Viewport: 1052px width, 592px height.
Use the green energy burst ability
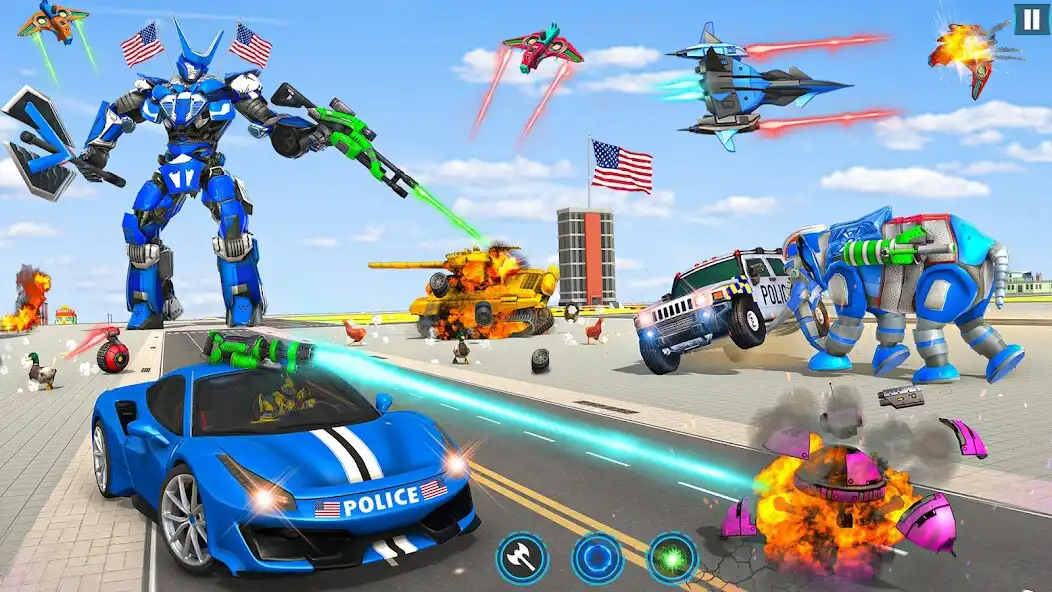point(672,558)
